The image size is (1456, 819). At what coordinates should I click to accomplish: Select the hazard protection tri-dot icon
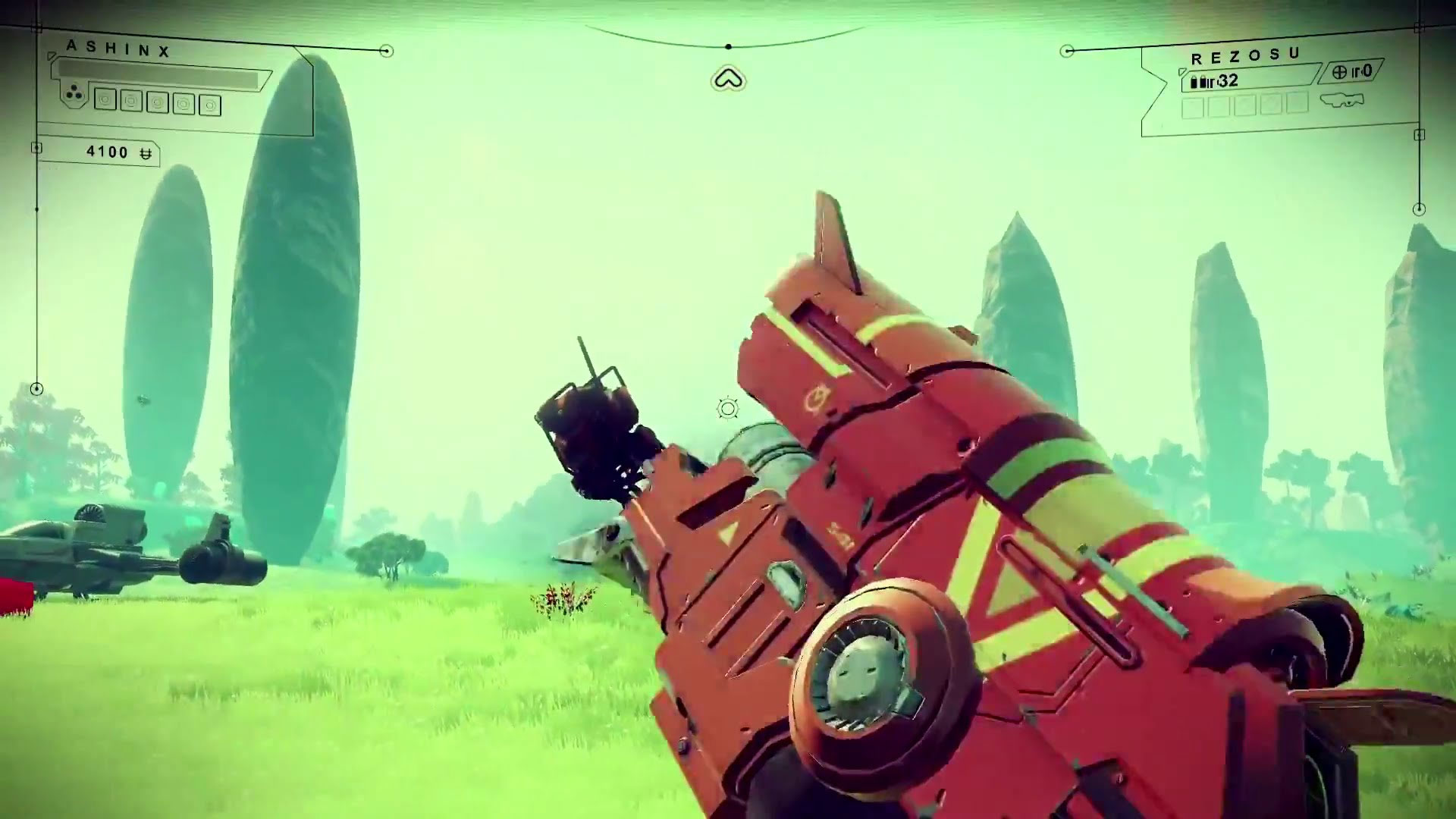(x=74, y=91)
